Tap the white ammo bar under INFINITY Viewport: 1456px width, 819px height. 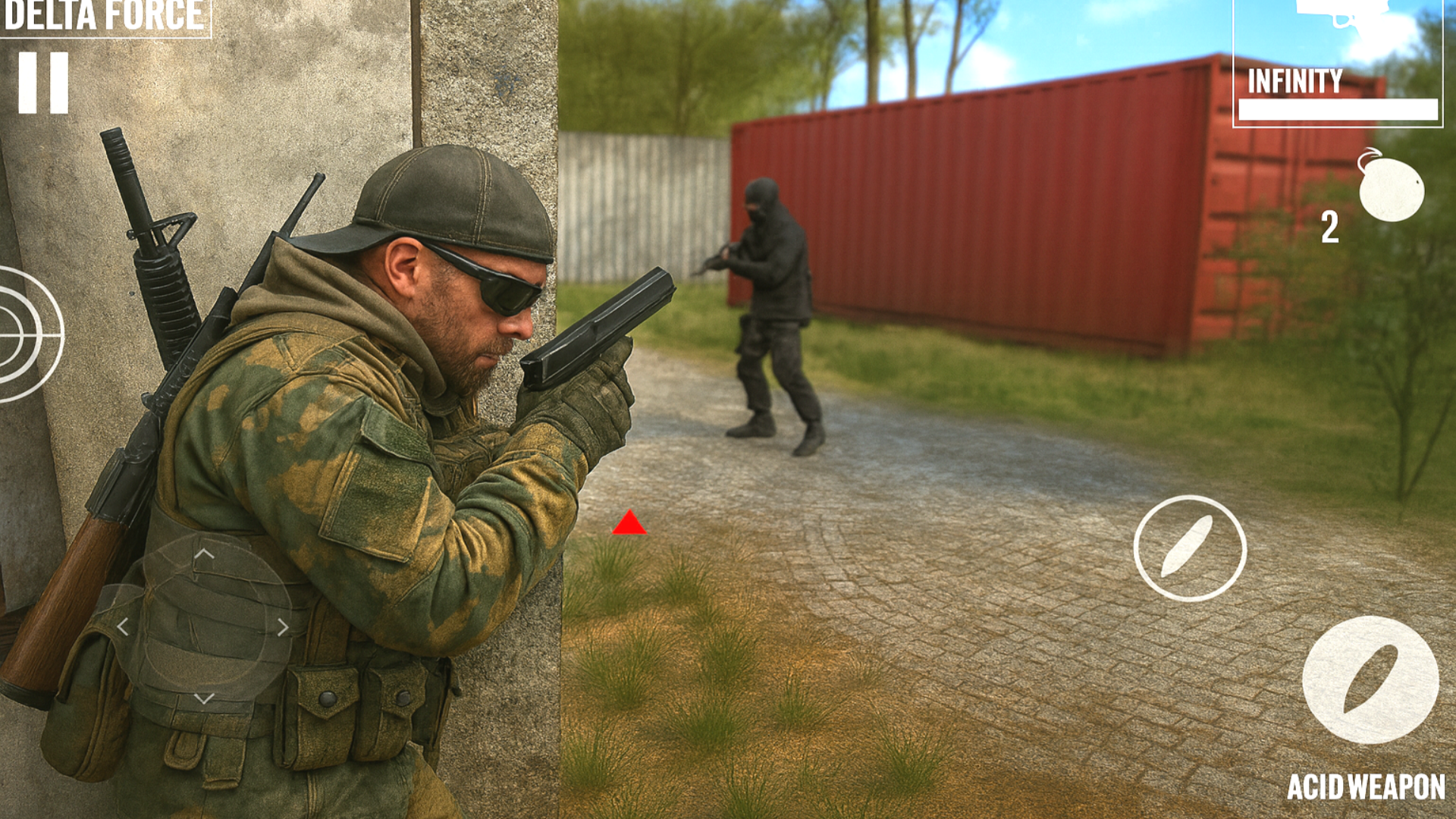pyautogui.click(x=1338, y=110)
